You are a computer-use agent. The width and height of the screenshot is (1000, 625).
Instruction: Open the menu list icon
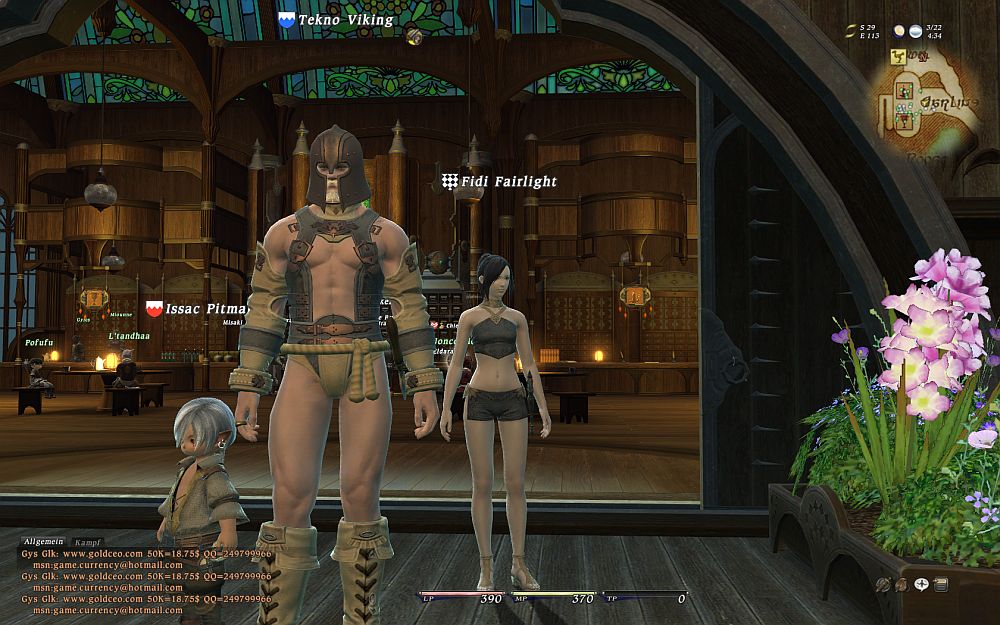(941, 585)
